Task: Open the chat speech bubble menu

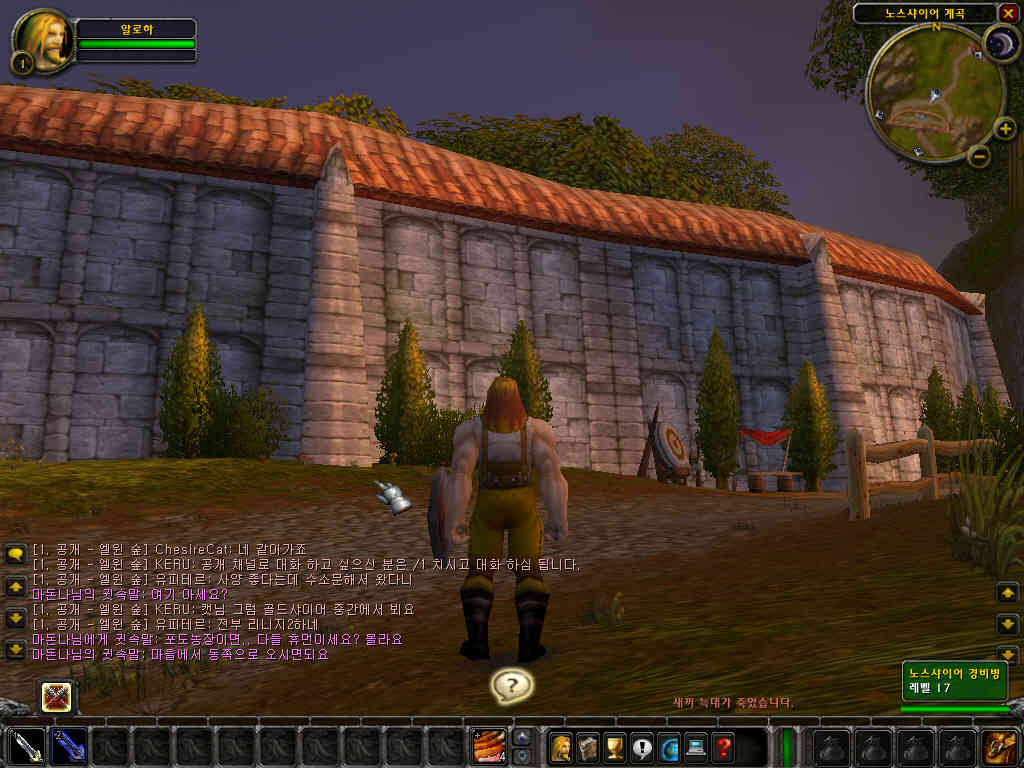Action: click(15, 554)
